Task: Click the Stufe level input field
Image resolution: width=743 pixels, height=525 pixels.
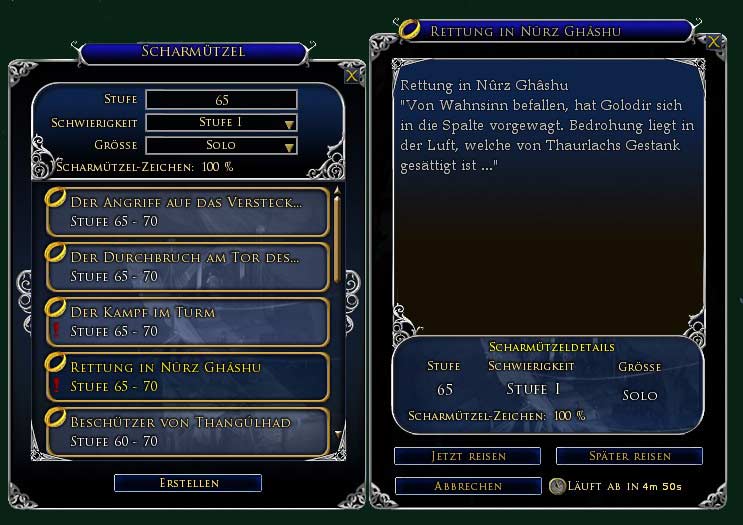Action: (x=221, y=100)
